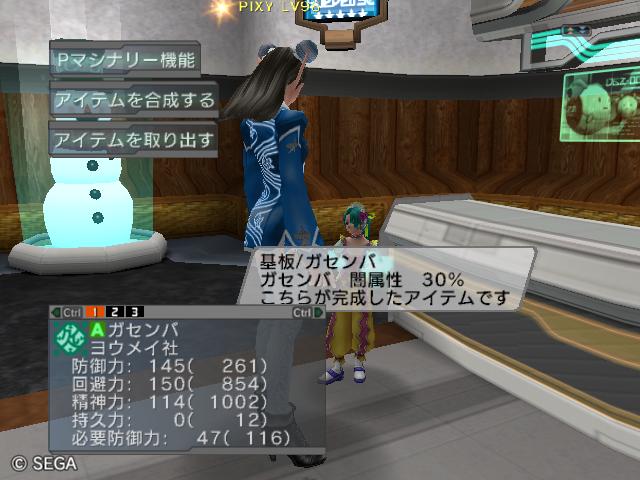This screenshot has width=640, height=480.
Task: Click the right Ctrl page arrow
Action: [307, 312]
